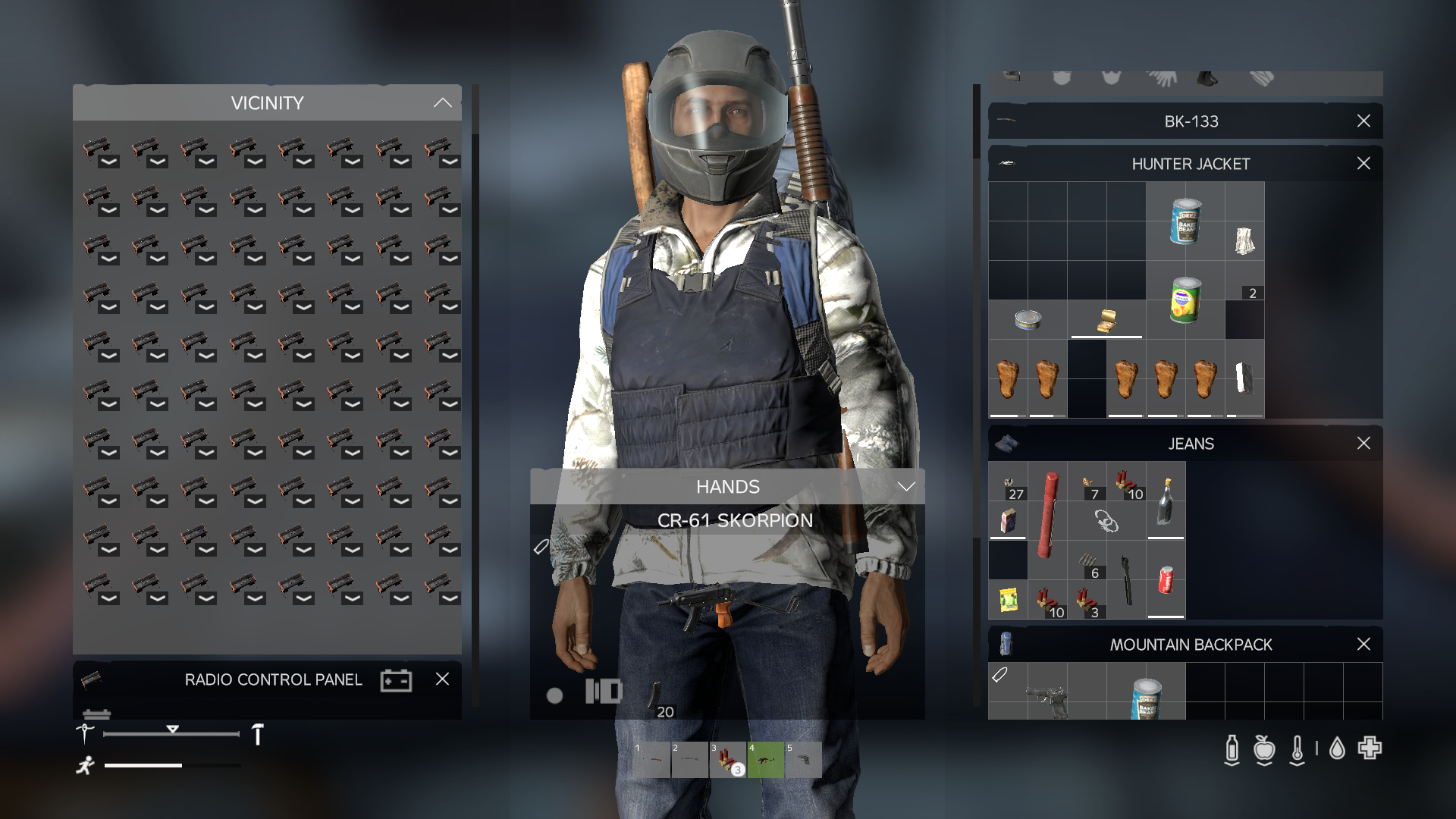The height and width of the screenshot is (819, 1456).
Task: Close the Mountain Backpack container
Action: (1363, 645)
